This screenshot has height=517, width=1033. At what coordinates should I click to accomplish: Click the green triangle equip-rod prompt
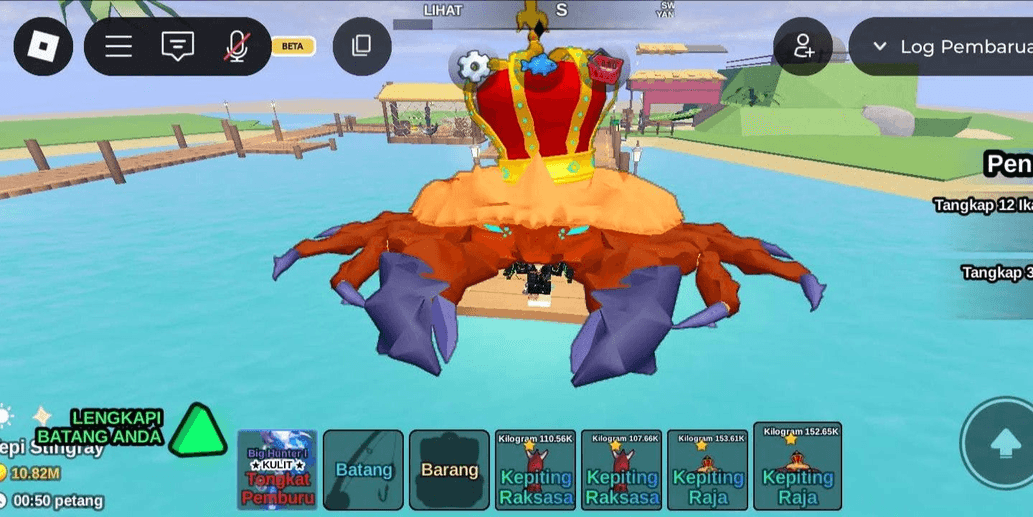click(197, 432)
